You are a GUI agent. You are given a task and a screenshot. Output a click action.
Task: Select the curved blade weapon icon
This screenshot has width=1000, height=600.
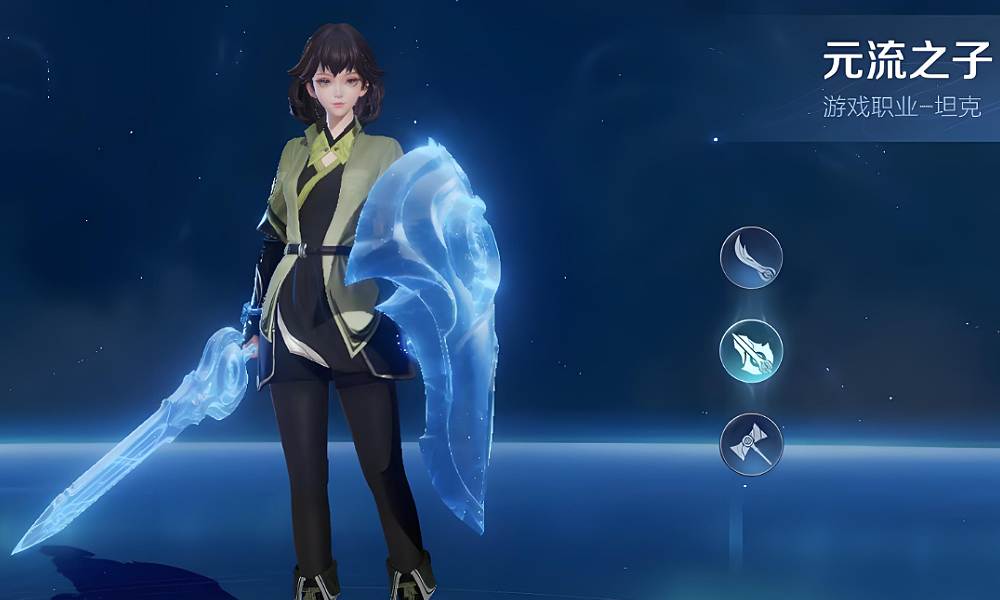pos(751,258)
